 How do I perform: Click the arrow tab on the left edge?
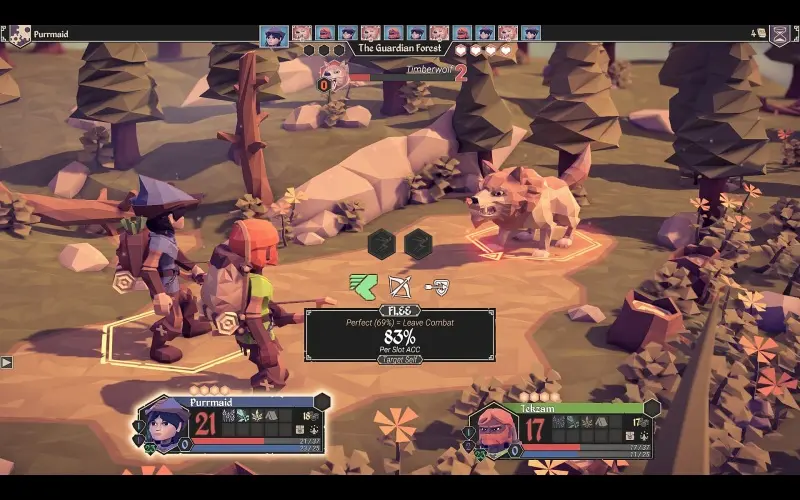point(6,361)
